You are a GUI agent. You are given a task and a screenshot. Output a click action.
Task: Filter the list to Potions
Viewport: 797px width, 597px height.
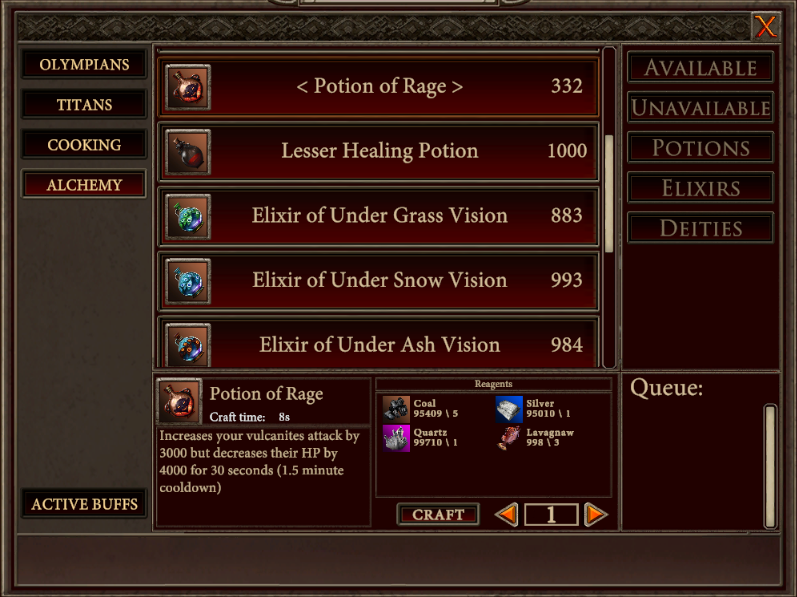coord(700,148)
